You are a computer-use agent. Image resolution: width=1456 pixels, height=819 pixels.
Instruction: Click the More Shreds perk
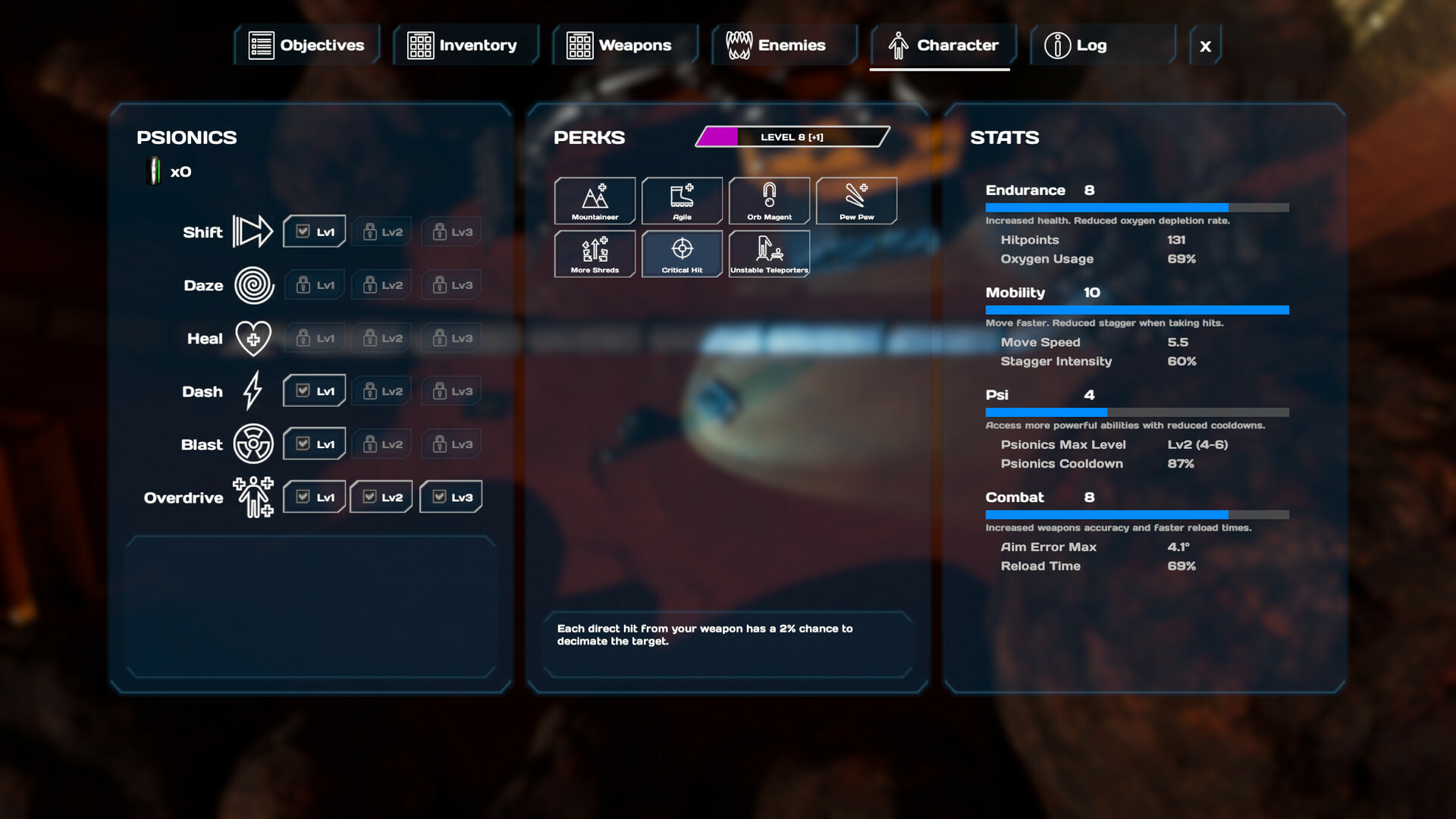pos(595,254)
